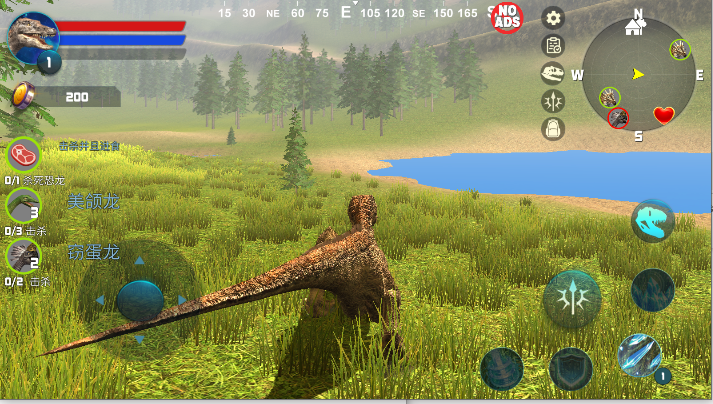Click the gold coin currency icon

pos(23,96)
